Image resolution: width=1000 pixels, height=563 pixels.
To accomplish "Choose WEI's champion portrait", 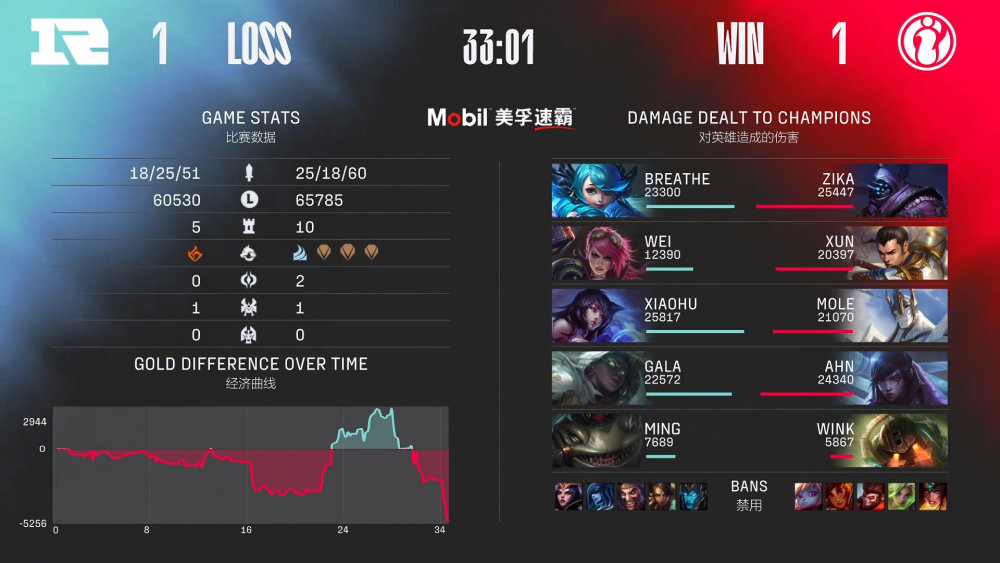I will [596, 253].
